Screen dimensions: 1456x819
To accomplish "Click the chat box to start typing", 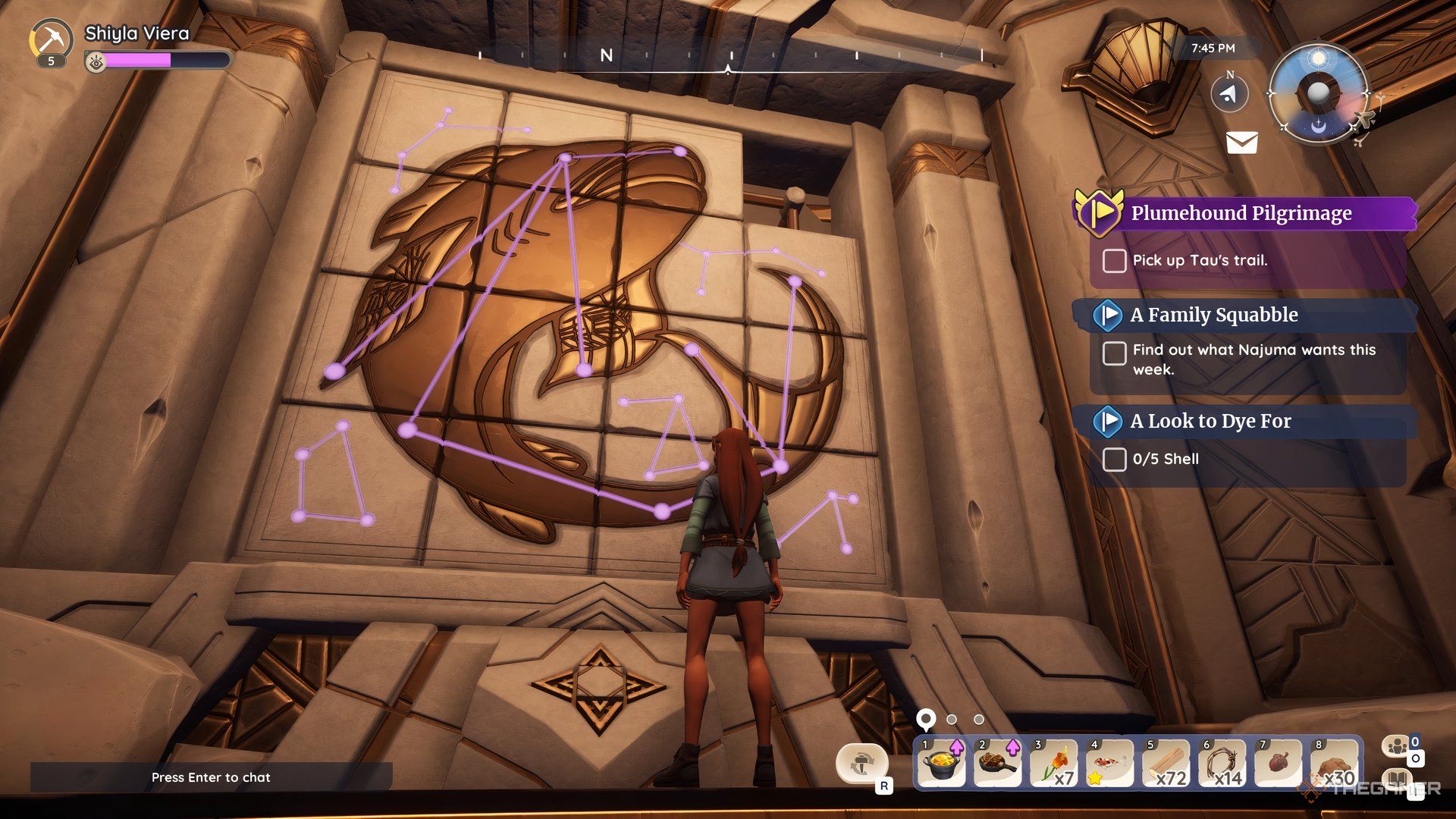I will pyautogui.click(x=211, y=777).
